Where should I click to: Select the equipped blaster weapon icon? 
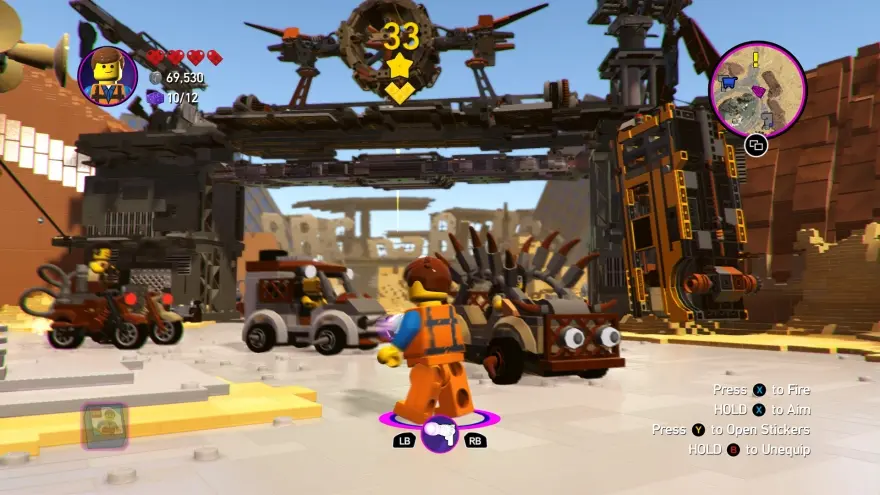[439, 433]
